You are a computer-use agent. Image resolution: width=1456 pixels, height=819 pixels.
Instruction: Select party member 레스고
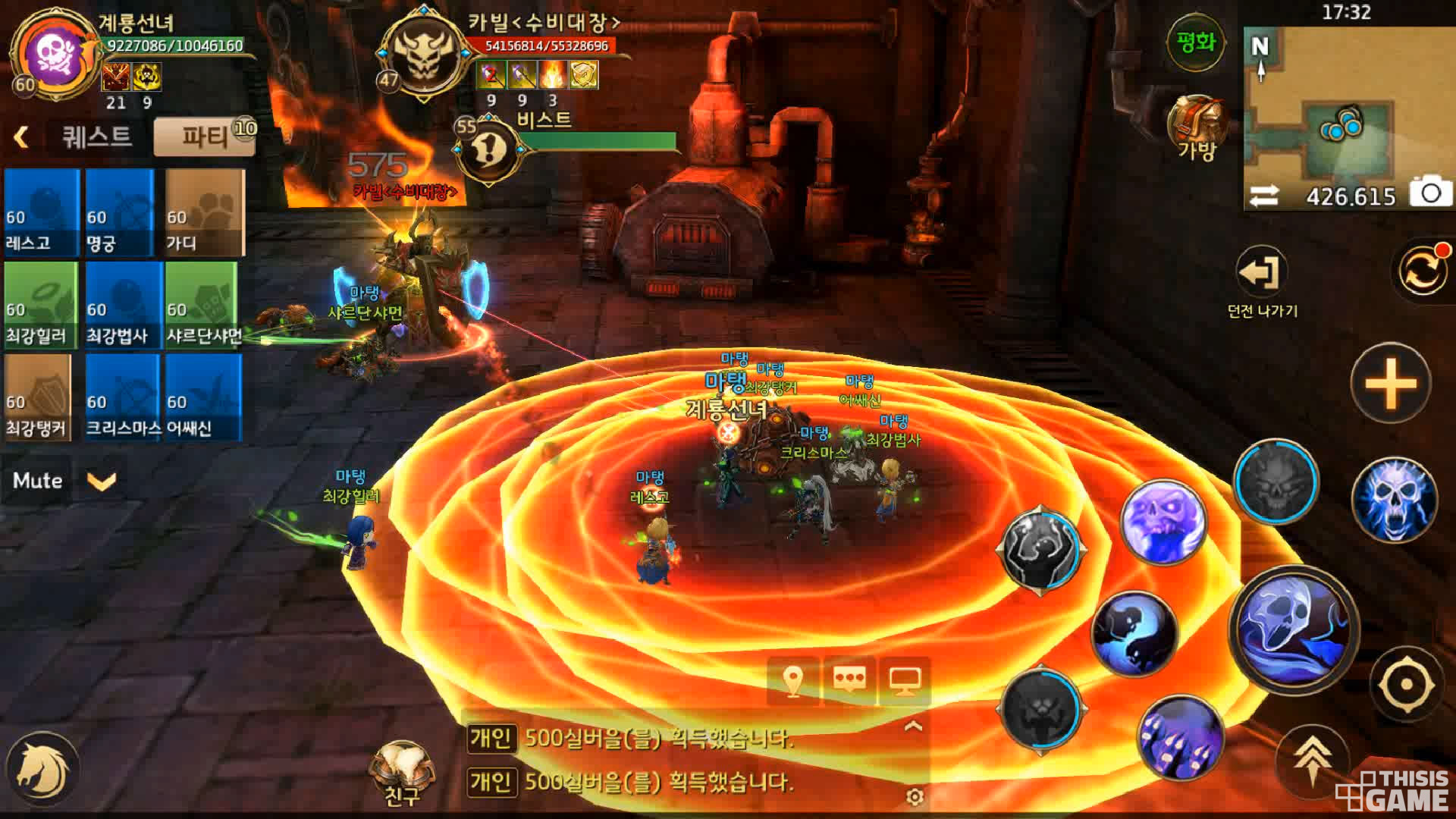(x=42, y=212)
